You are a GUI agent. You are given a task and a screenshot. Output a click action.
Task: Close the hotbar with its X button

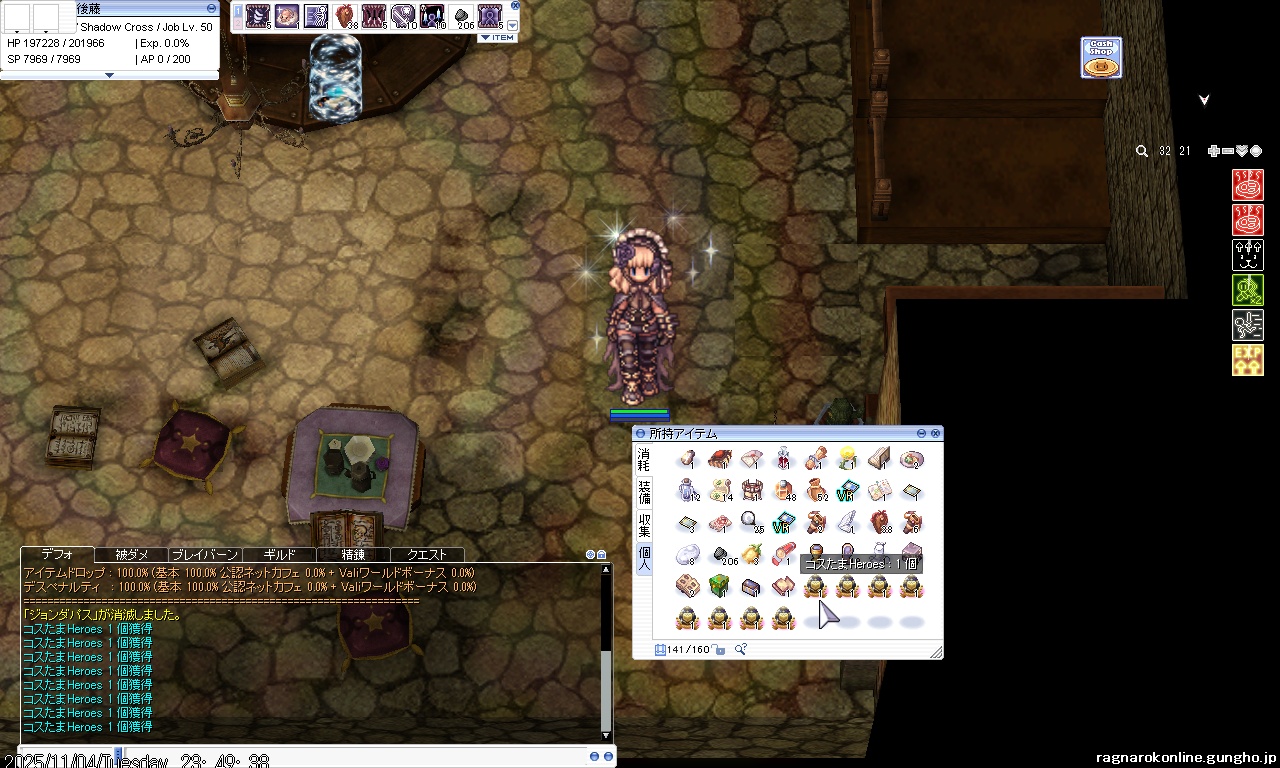point(515,5)
